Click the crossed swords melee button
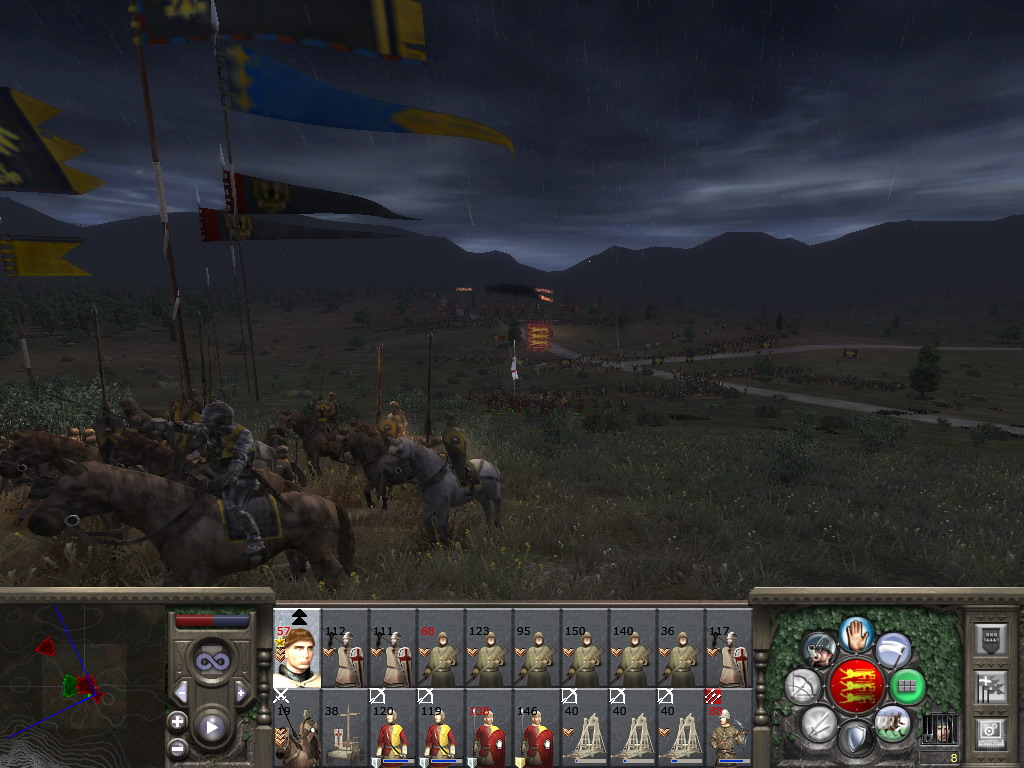Screen dimensions: 1024x768 click(x=819, y=722)
